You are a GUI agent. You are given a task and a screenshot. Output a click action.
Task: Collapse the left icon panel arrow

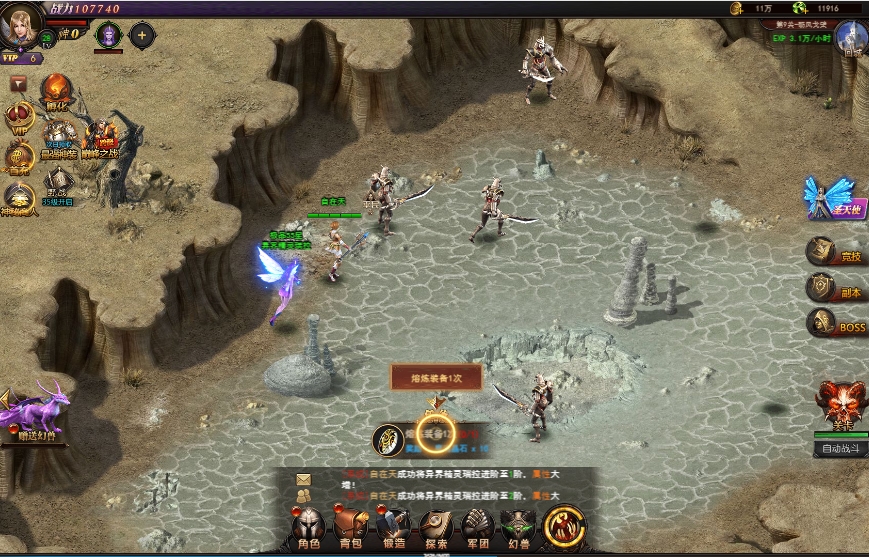click(18, 84)
